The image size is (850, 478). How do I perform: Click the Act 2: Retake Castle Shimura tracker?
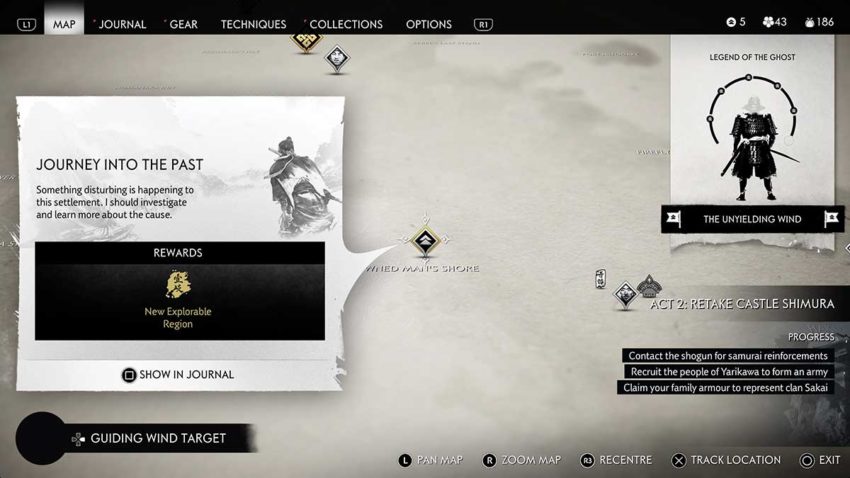741,304
